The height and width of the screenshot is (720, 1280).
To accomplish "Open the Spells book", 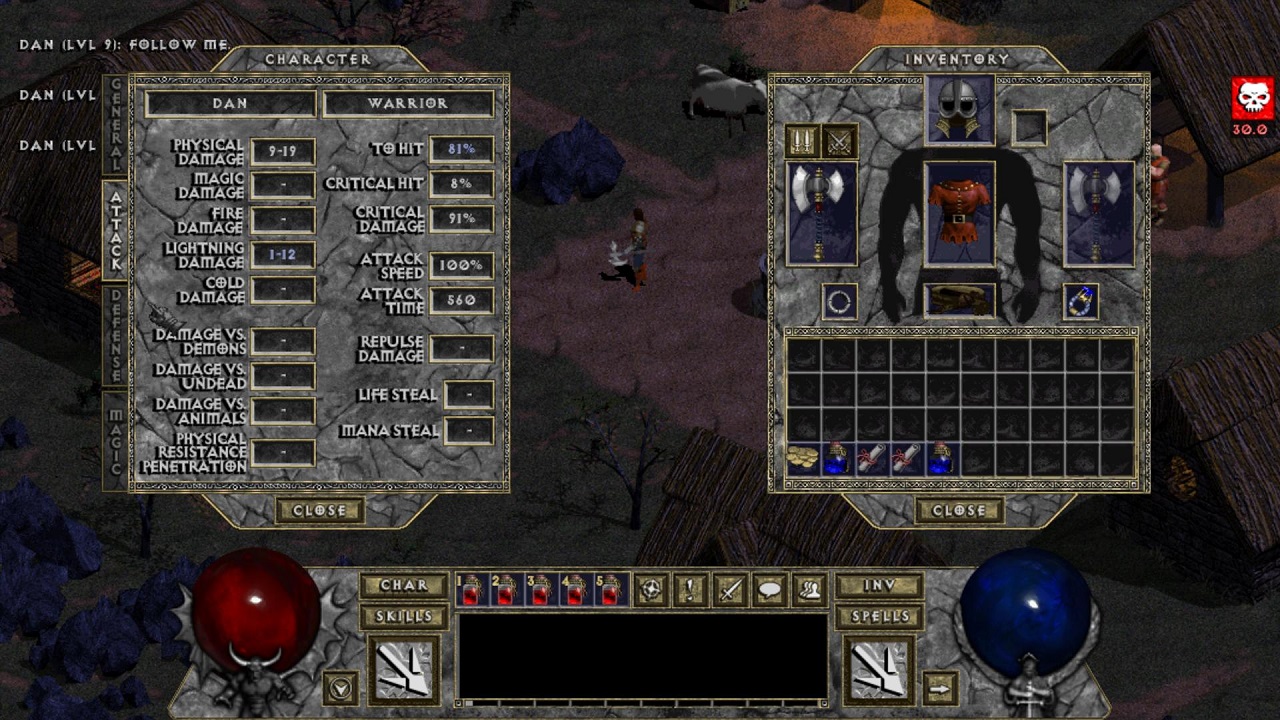I will (879, 616).
